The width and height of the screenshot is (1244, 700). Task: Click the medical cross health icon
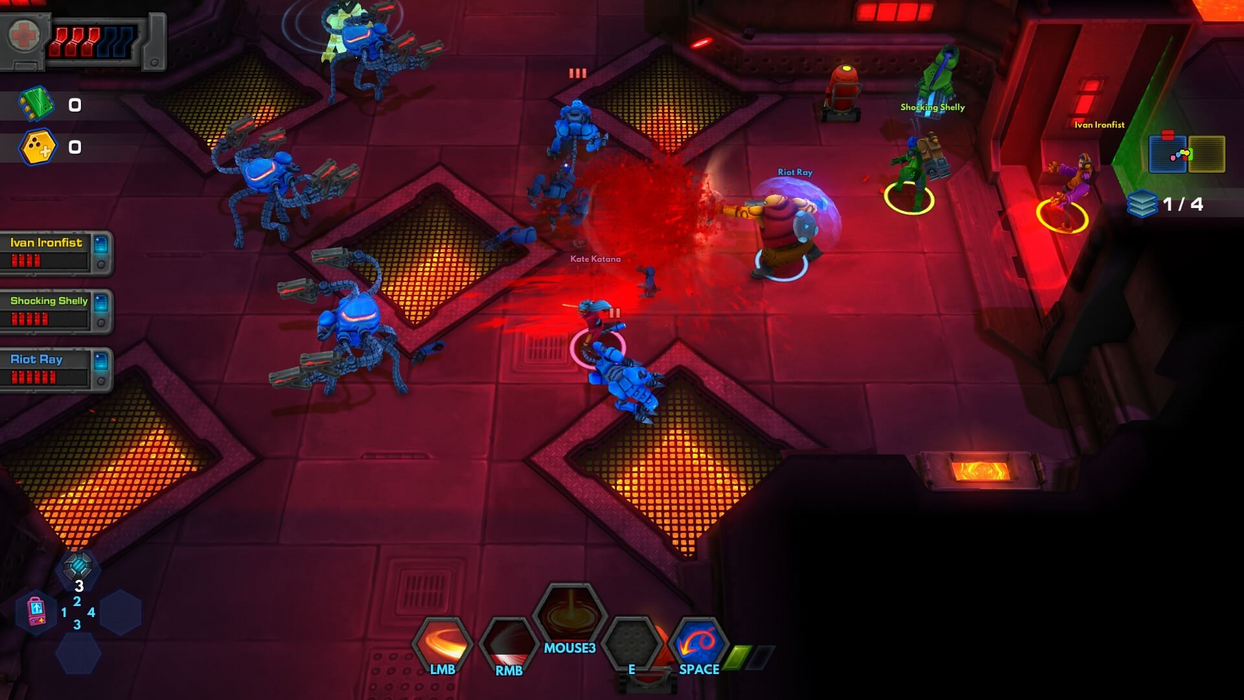pyautogui.click(x=23, y=37)
